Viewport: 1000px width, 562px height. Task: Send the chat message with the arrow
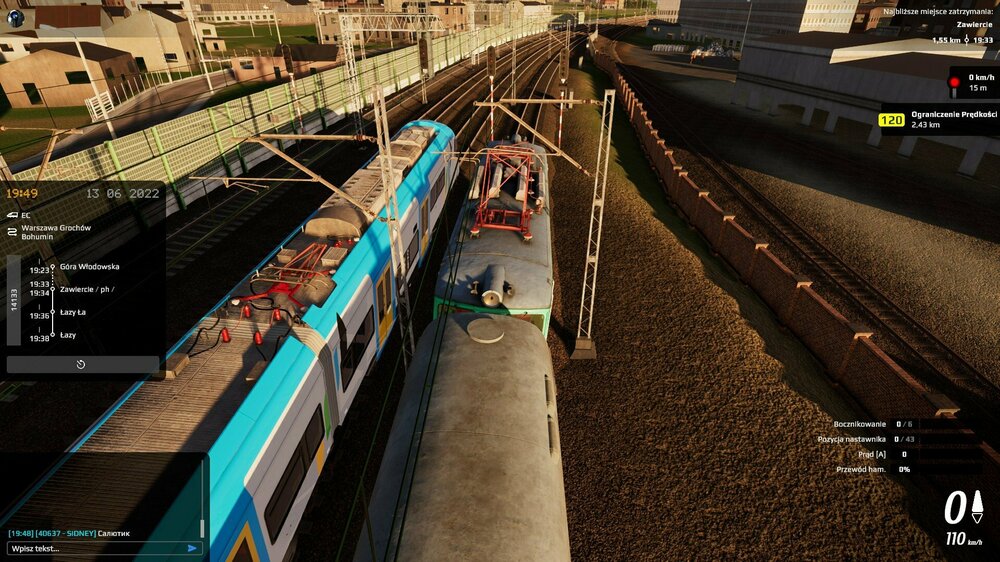click(192, 548)
